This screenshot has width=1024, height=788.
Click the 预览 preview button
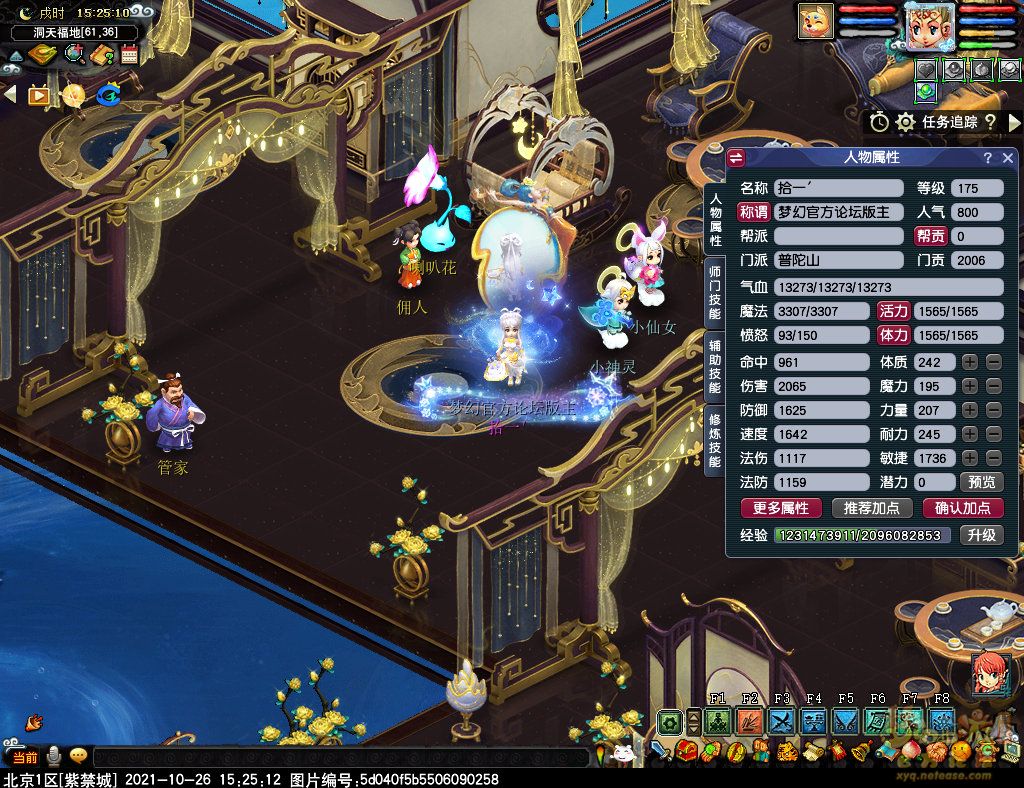pyautogui.click(x=981, y=482)
